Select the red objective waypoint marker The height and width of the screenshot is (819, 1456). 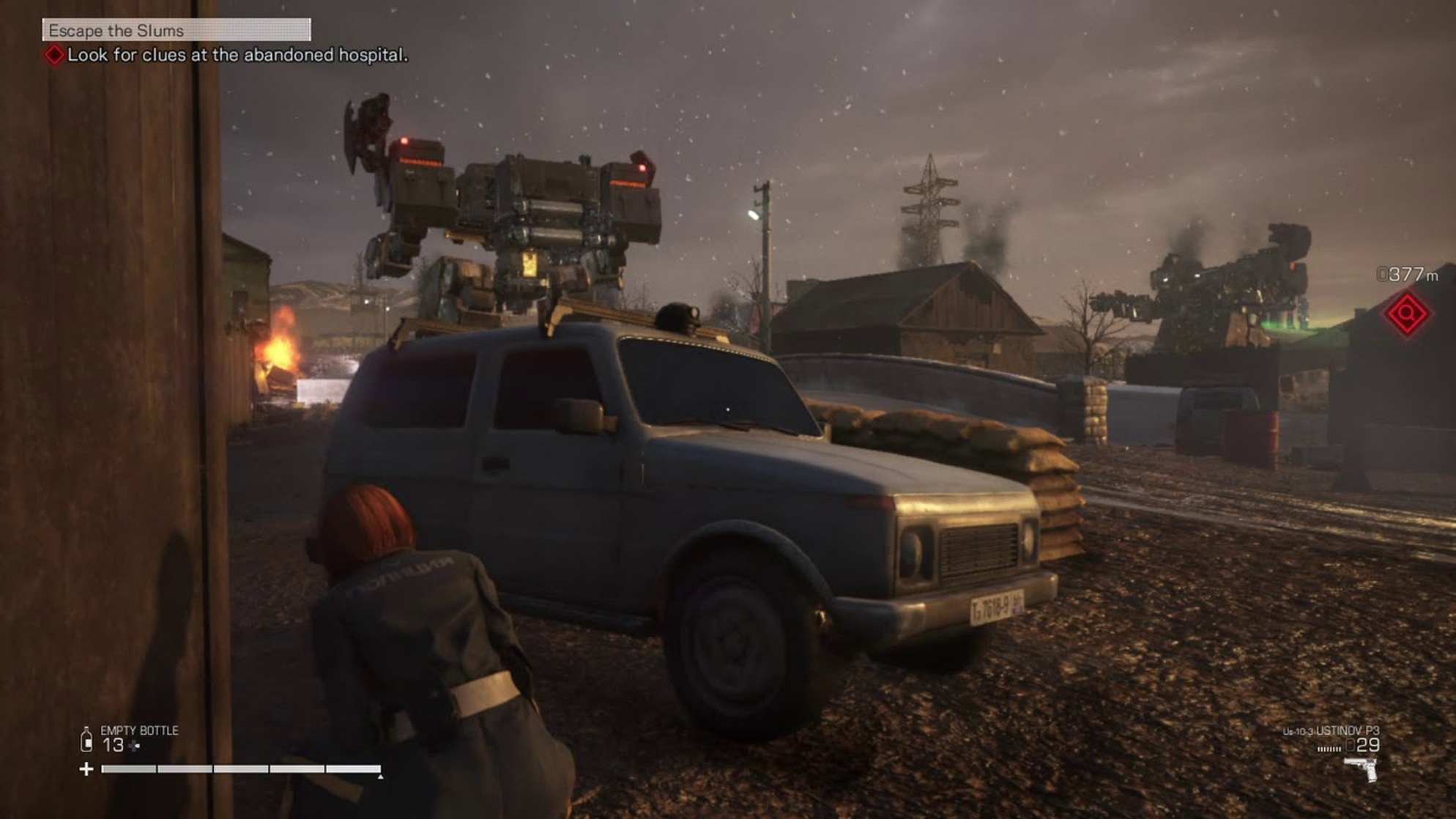[1406, 314]
